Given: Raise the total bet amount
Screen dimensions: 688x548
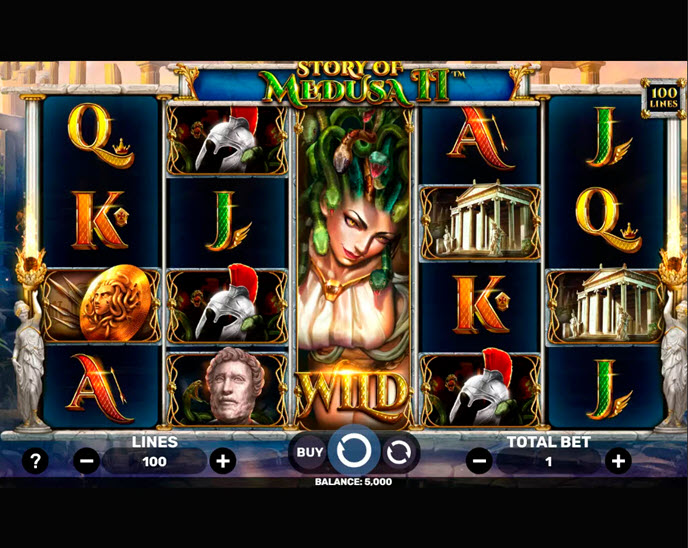Looking at the screenshot, I should click(x=619, y=461).
